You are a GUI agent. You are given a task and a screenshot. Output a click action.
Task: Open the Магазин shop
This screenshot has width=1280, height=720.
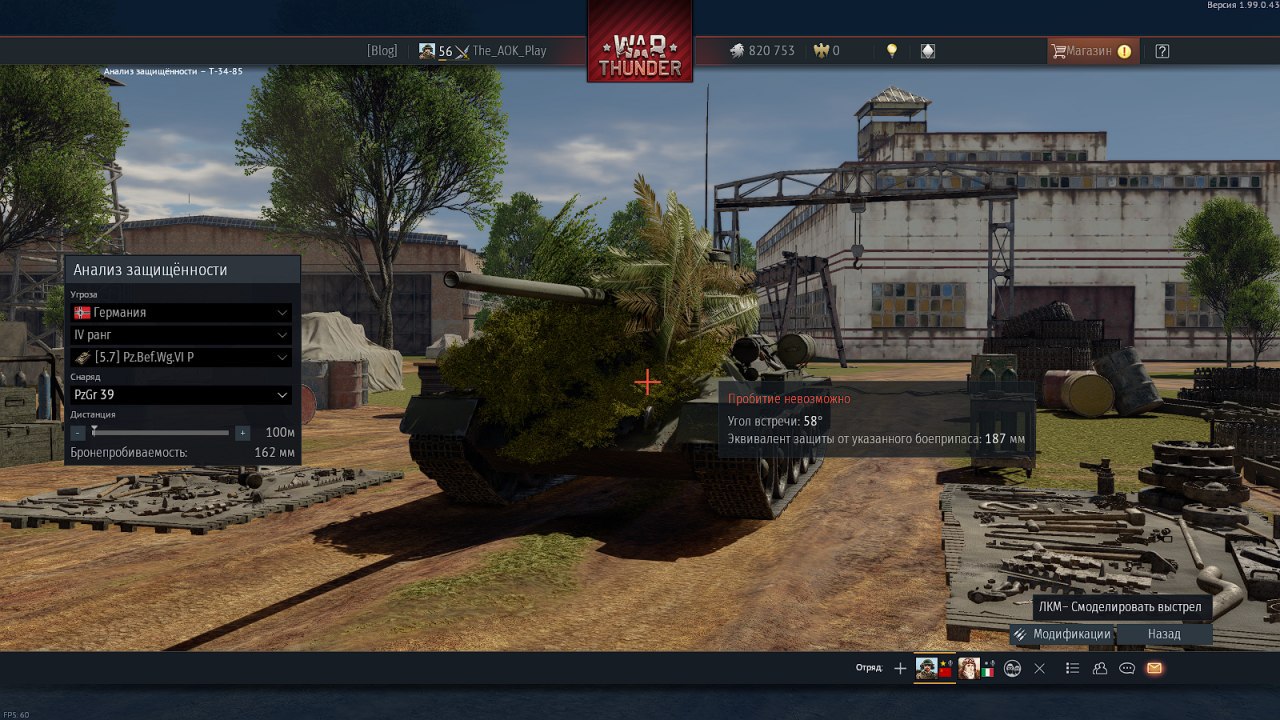[x=1090, y=51]
